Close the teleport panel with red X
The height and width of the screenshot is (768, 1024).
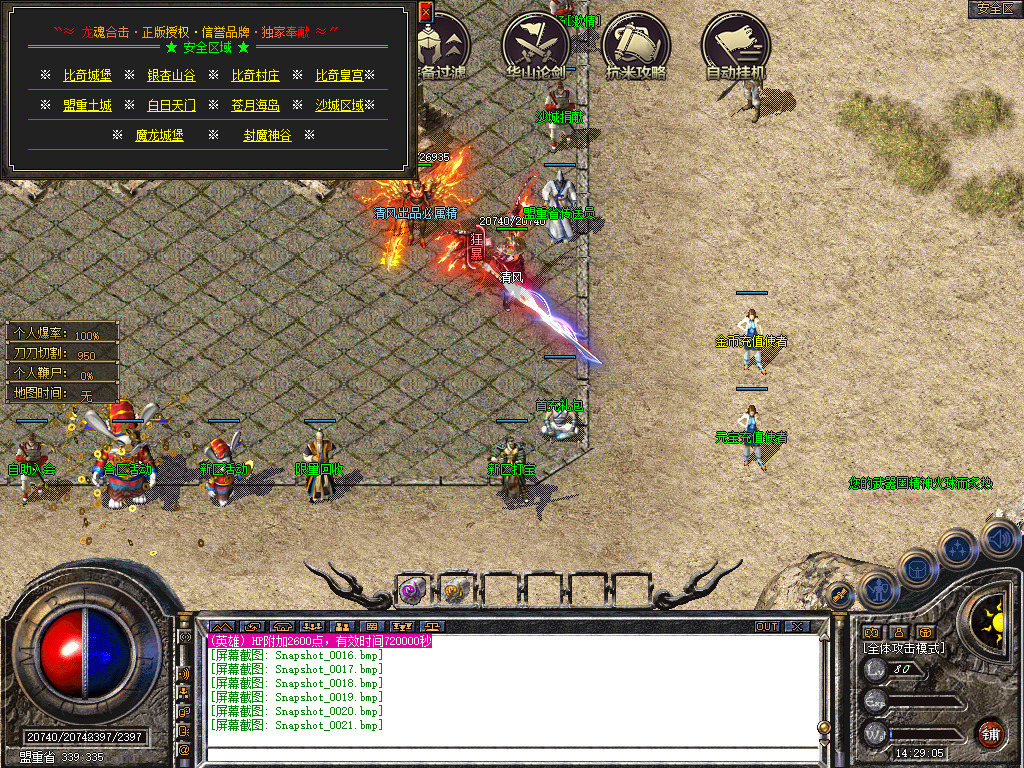click(x=425, y=12)
